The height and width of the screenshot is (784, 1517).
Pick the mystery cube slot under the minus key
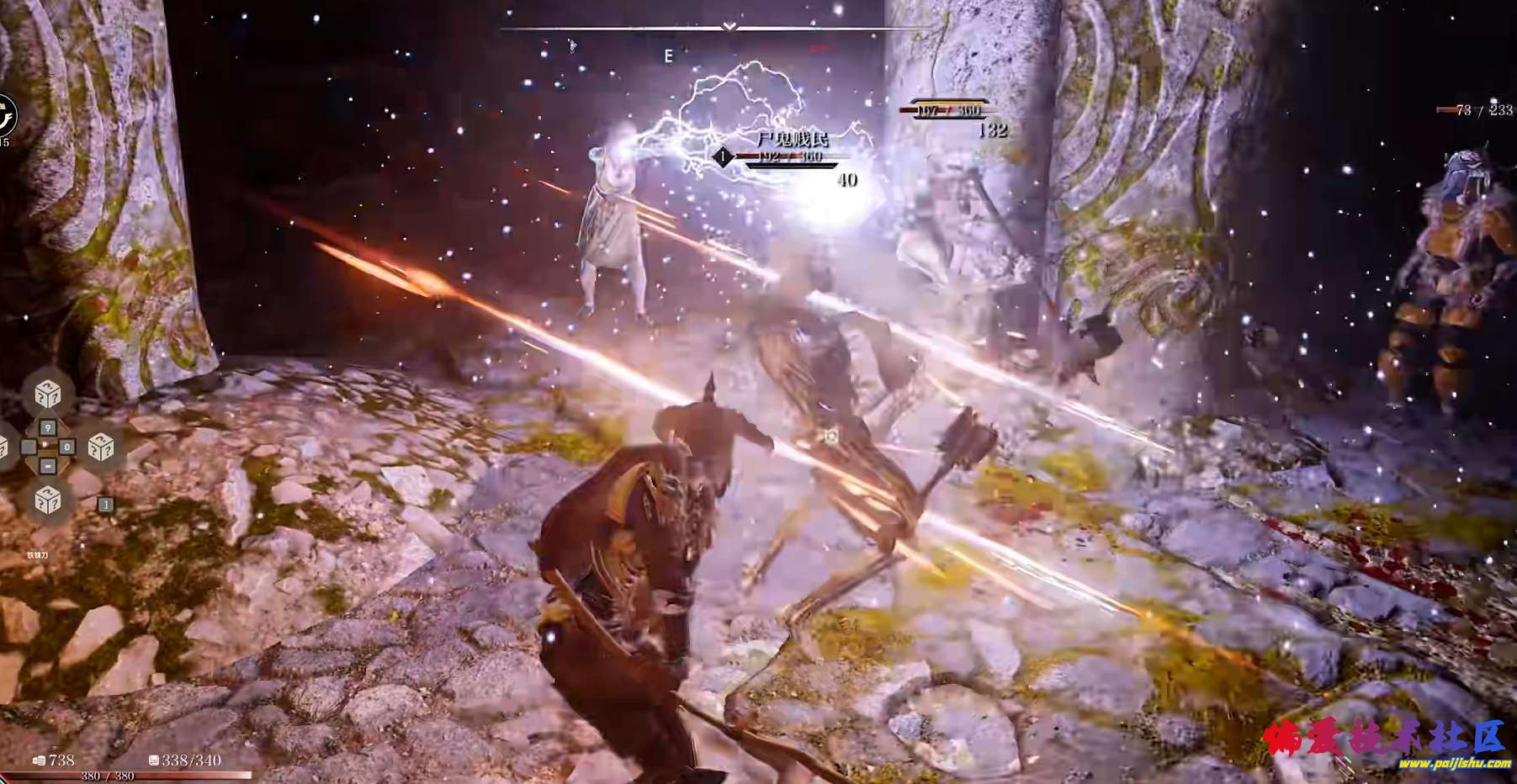coord(48,501)
